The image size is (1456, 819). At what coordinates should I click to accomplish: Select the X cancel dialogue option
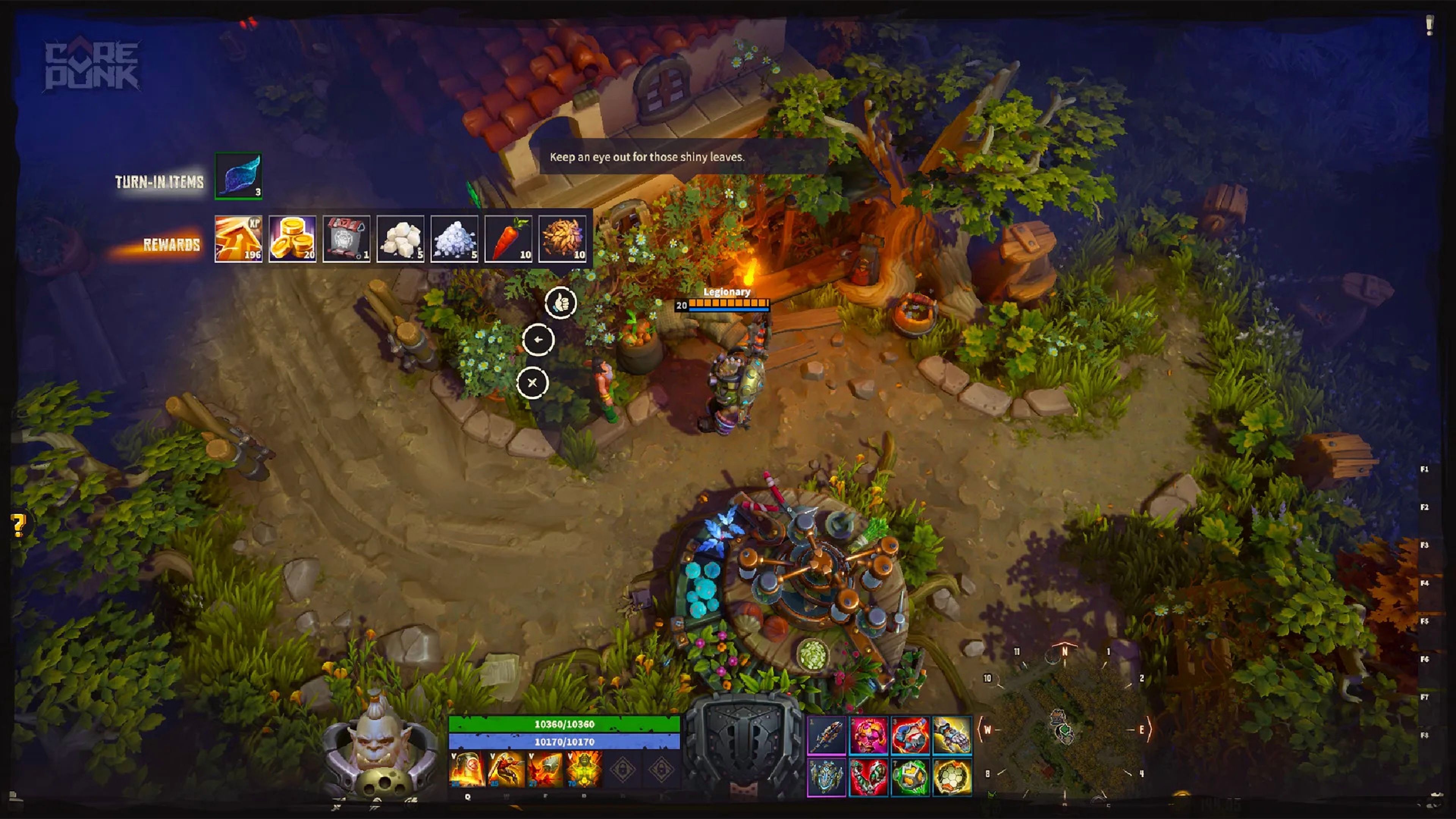coord(532,383)
